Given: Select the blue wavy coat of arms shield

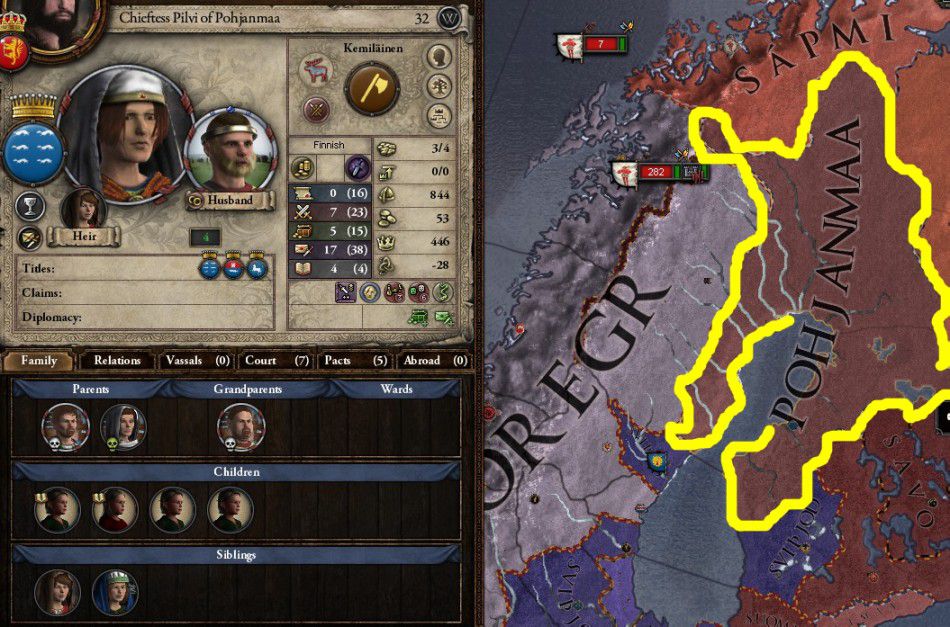Looking at the screenshot, I should [35, 151].
